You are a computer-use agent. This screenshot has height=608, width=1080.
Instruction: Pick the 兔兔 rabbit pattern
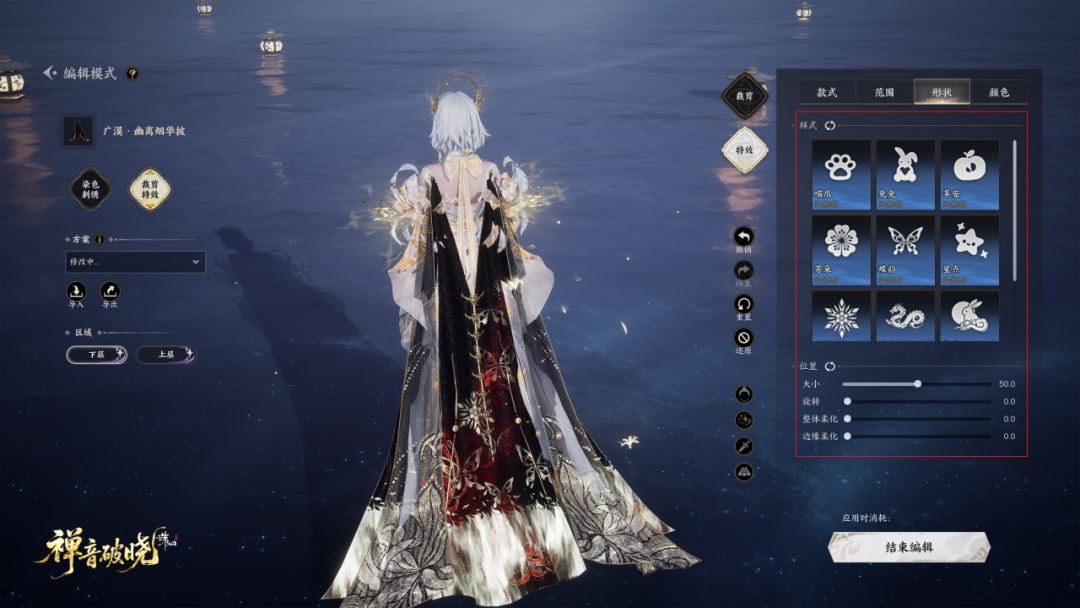click(x=905, y=174)
